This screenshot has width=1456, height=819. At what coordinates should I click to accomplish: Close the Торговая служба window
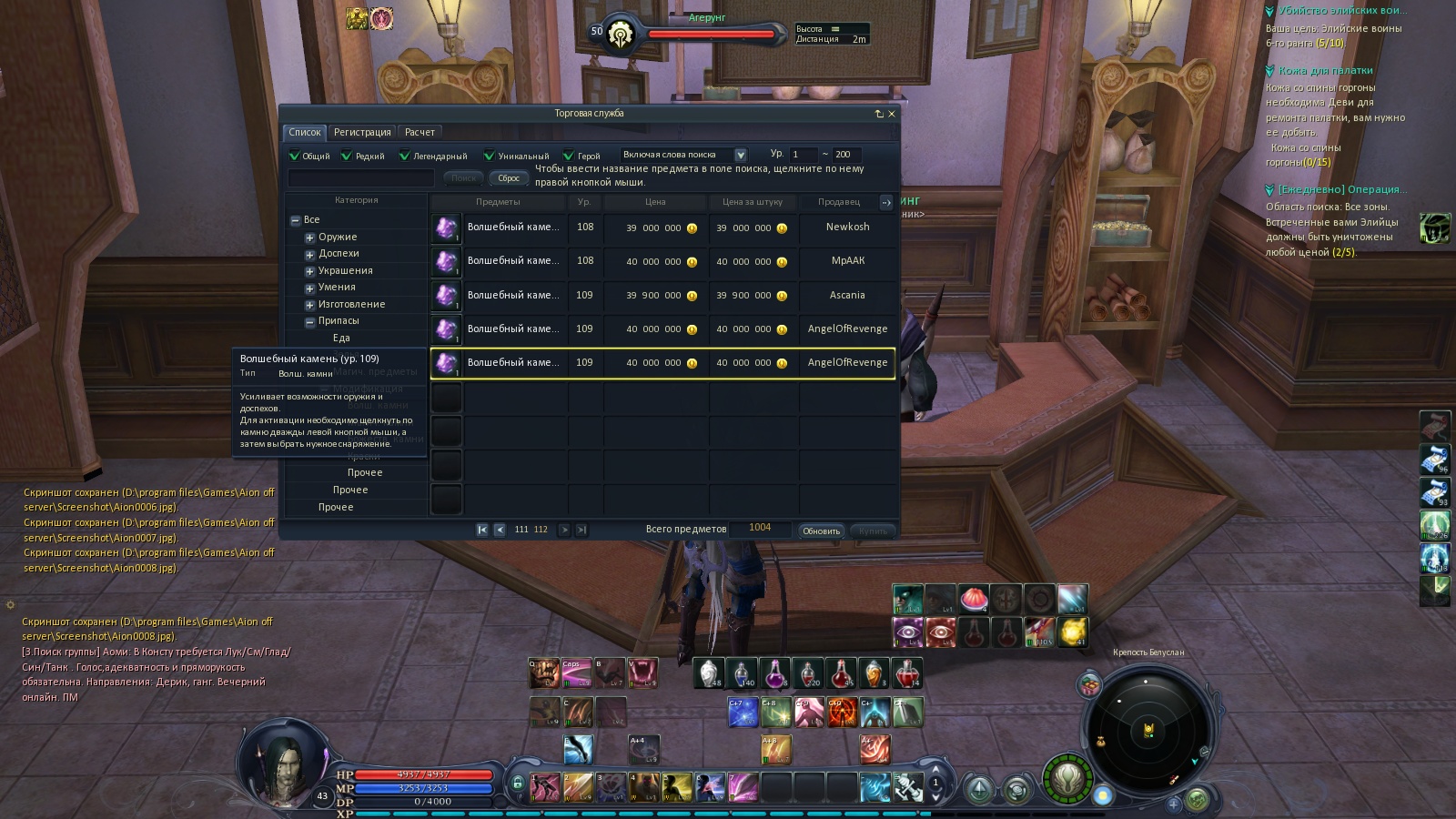tap(892, 114)
